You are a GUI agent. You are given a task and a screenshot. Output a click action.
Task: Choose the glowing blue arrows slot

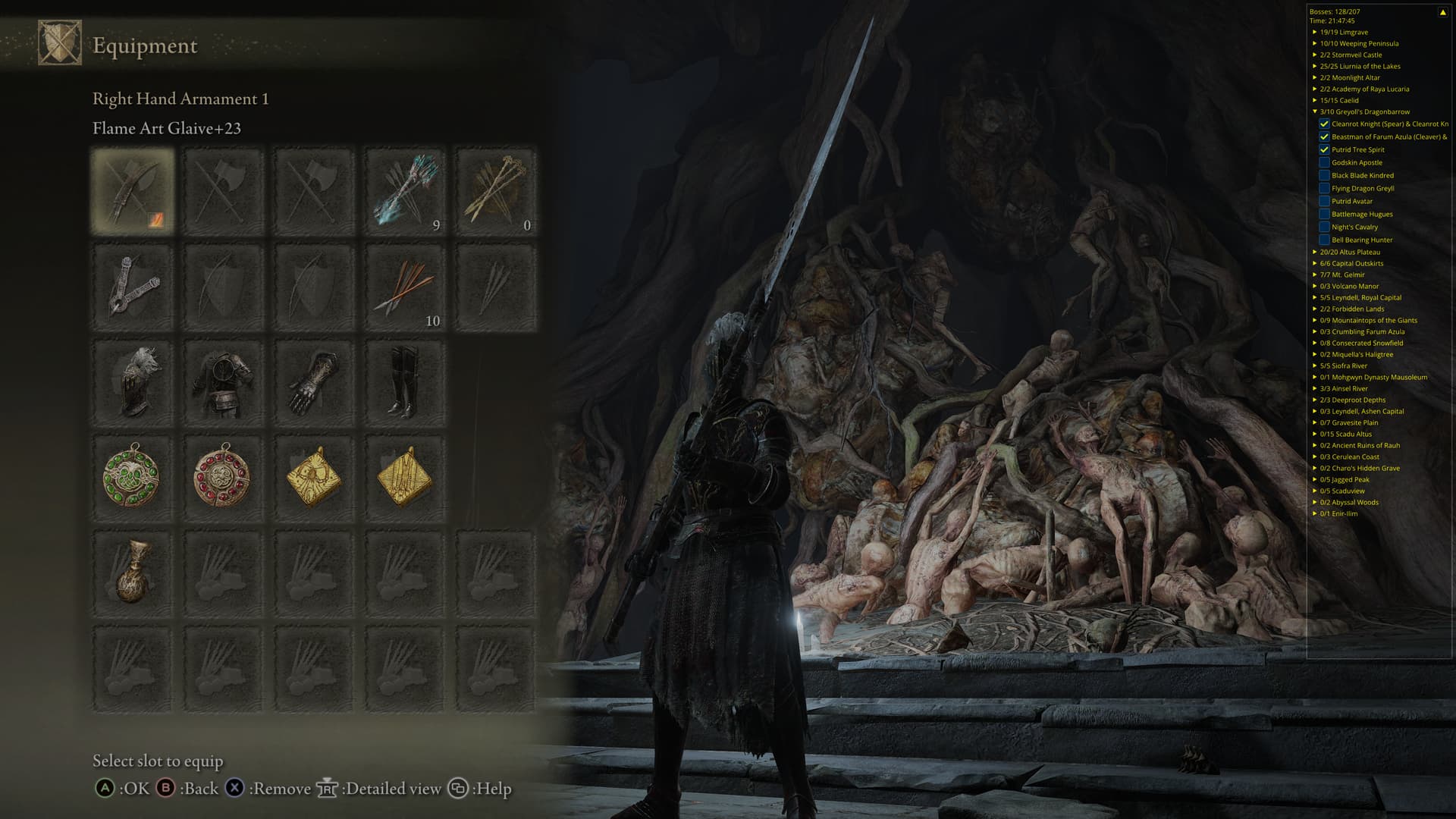405,191
